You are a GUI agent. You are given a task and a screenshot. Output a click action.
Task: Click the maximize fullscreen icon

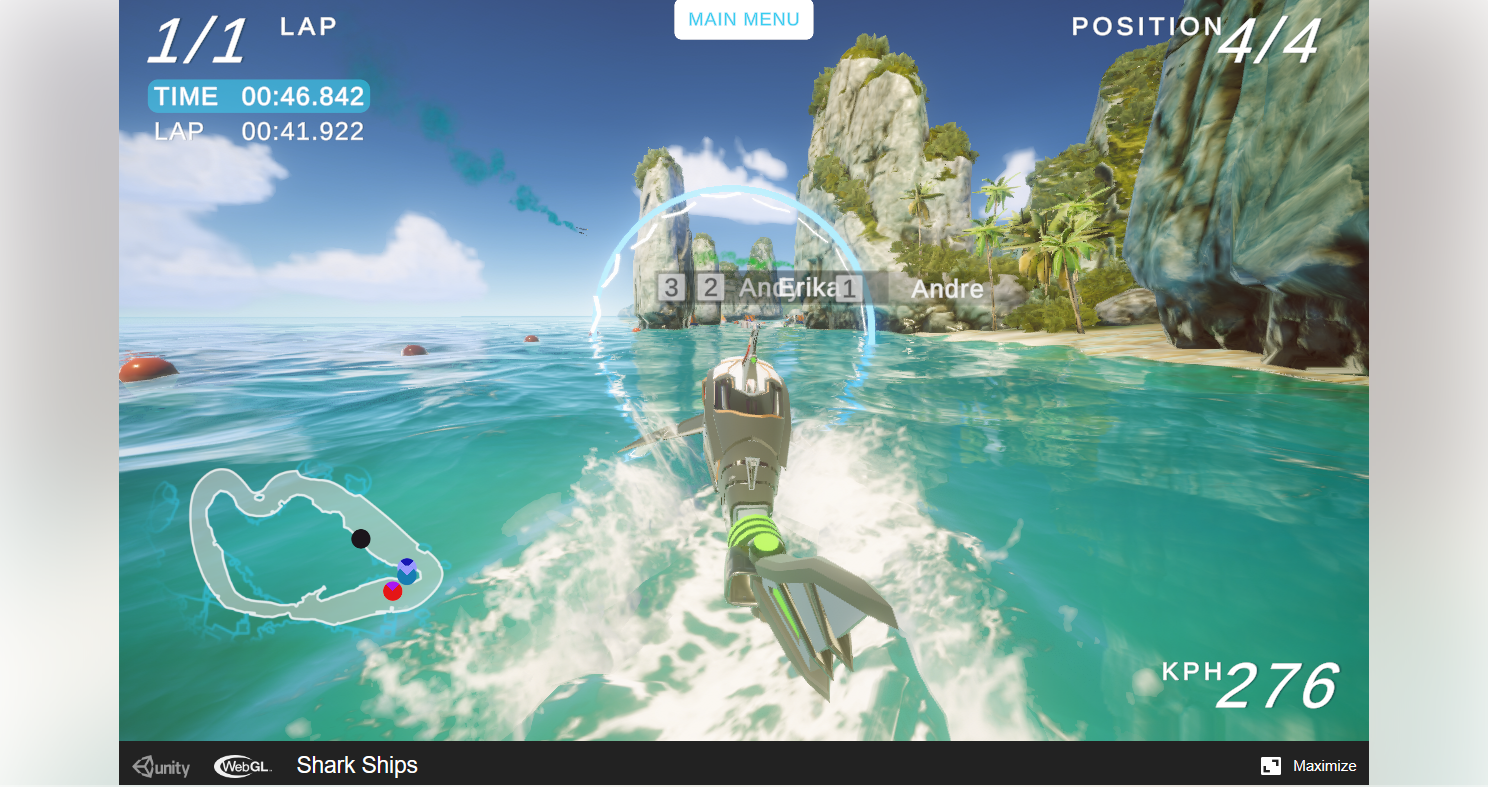(1272, 765)
